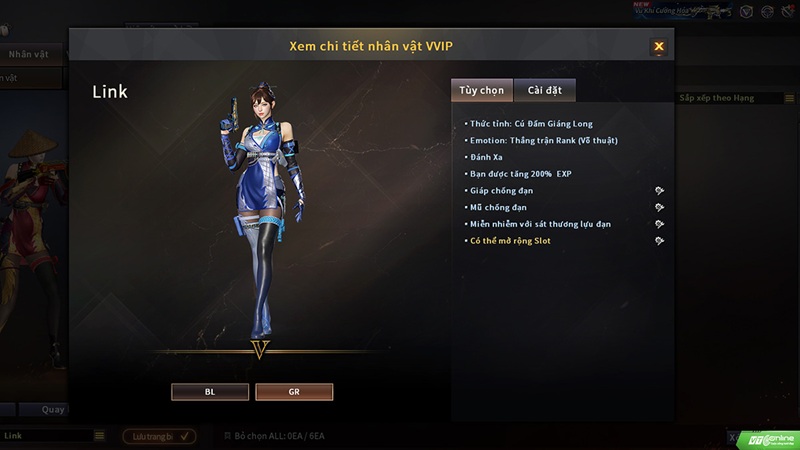Click the Lưu trang bị save button
This screenshot has width=800, height=450.
[159, 436]
